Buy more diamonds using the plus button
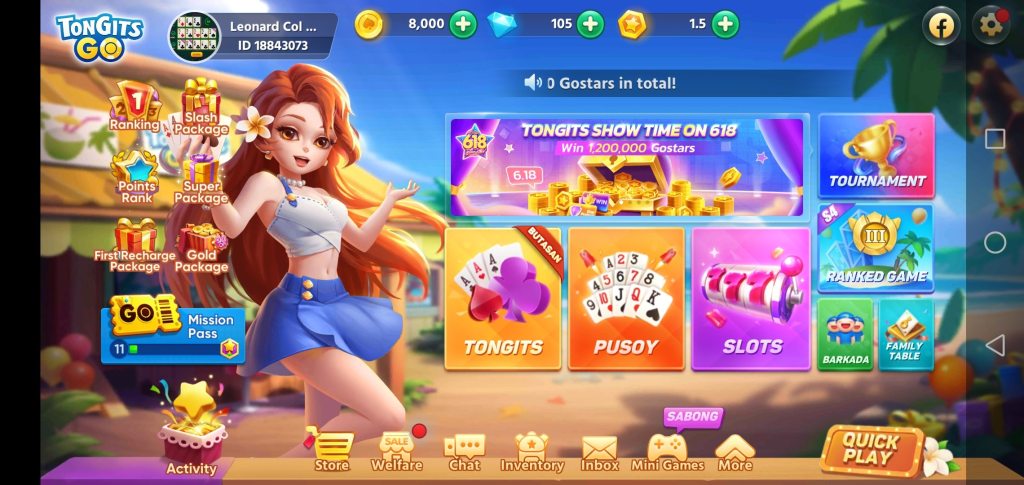This screenshot has height=485, width=1024. pyautogui.click(x=591, y=24)
